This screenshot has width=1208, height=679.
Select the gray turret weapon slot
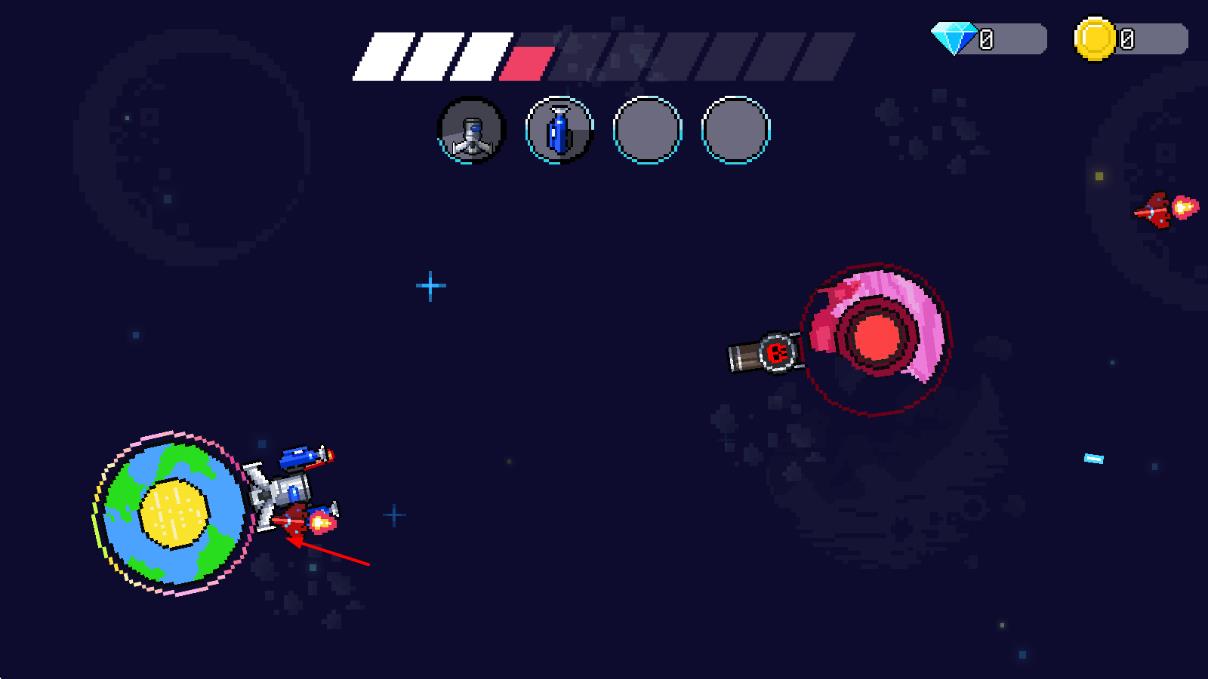click(x=472, y=131)
